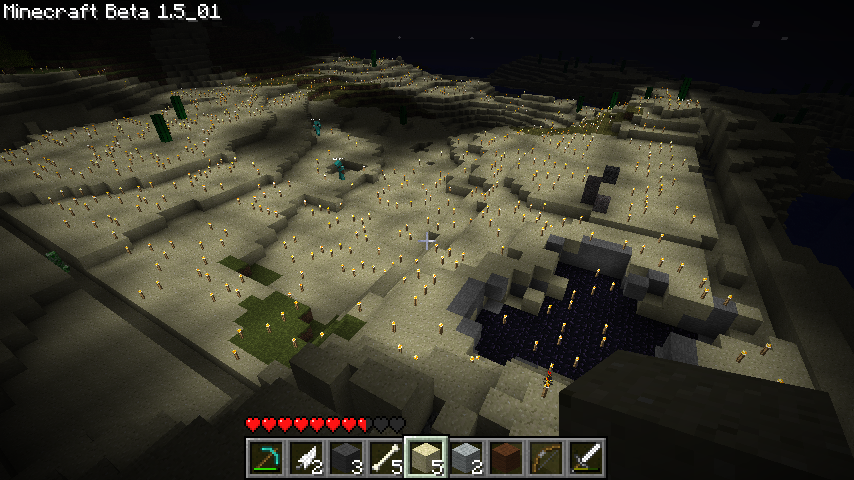The image size is (854, 480).
Task: Select the bone item slot
Action: (x=386, y=457)
